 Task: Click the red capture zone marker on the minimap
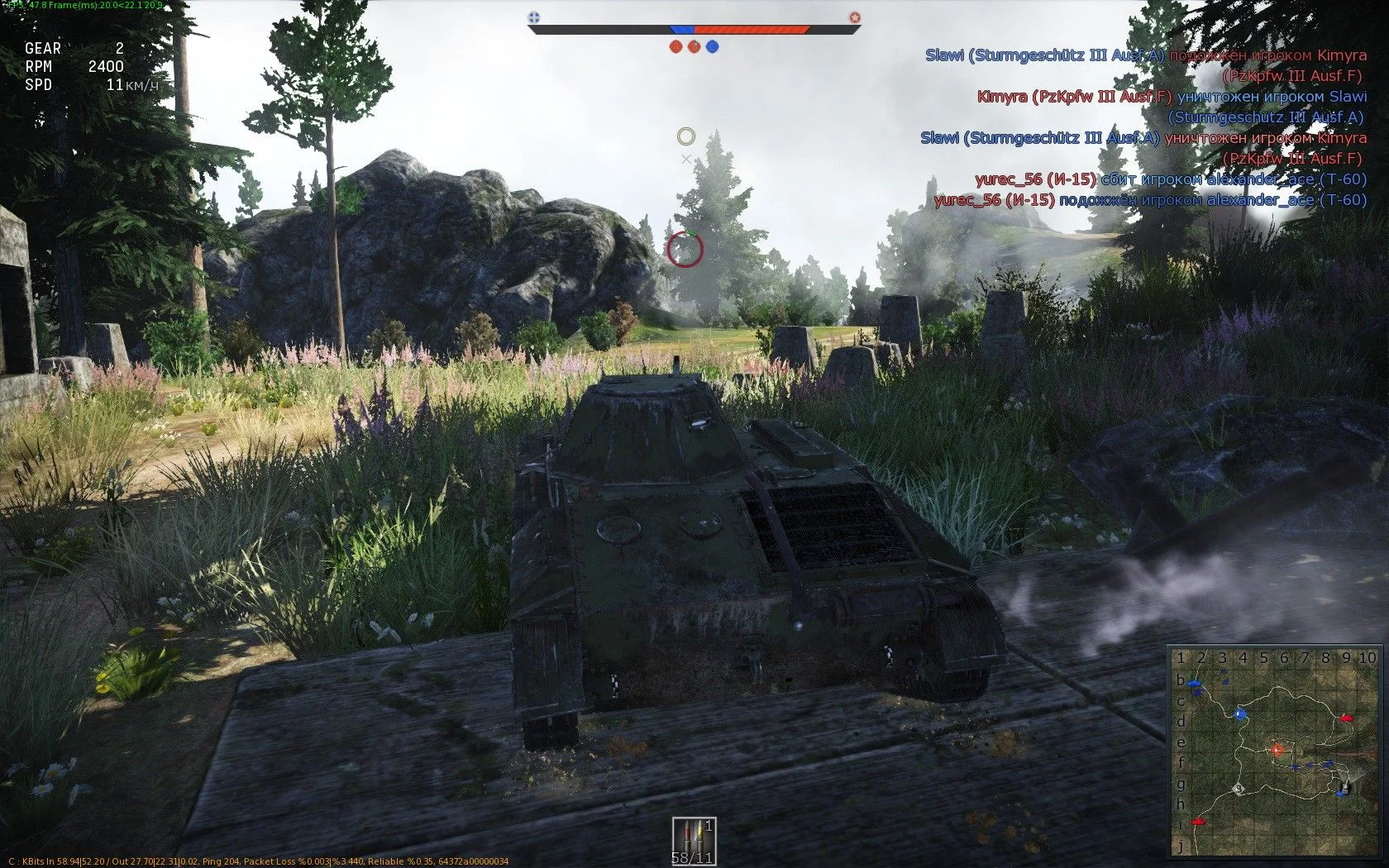tap(1277, 750)
